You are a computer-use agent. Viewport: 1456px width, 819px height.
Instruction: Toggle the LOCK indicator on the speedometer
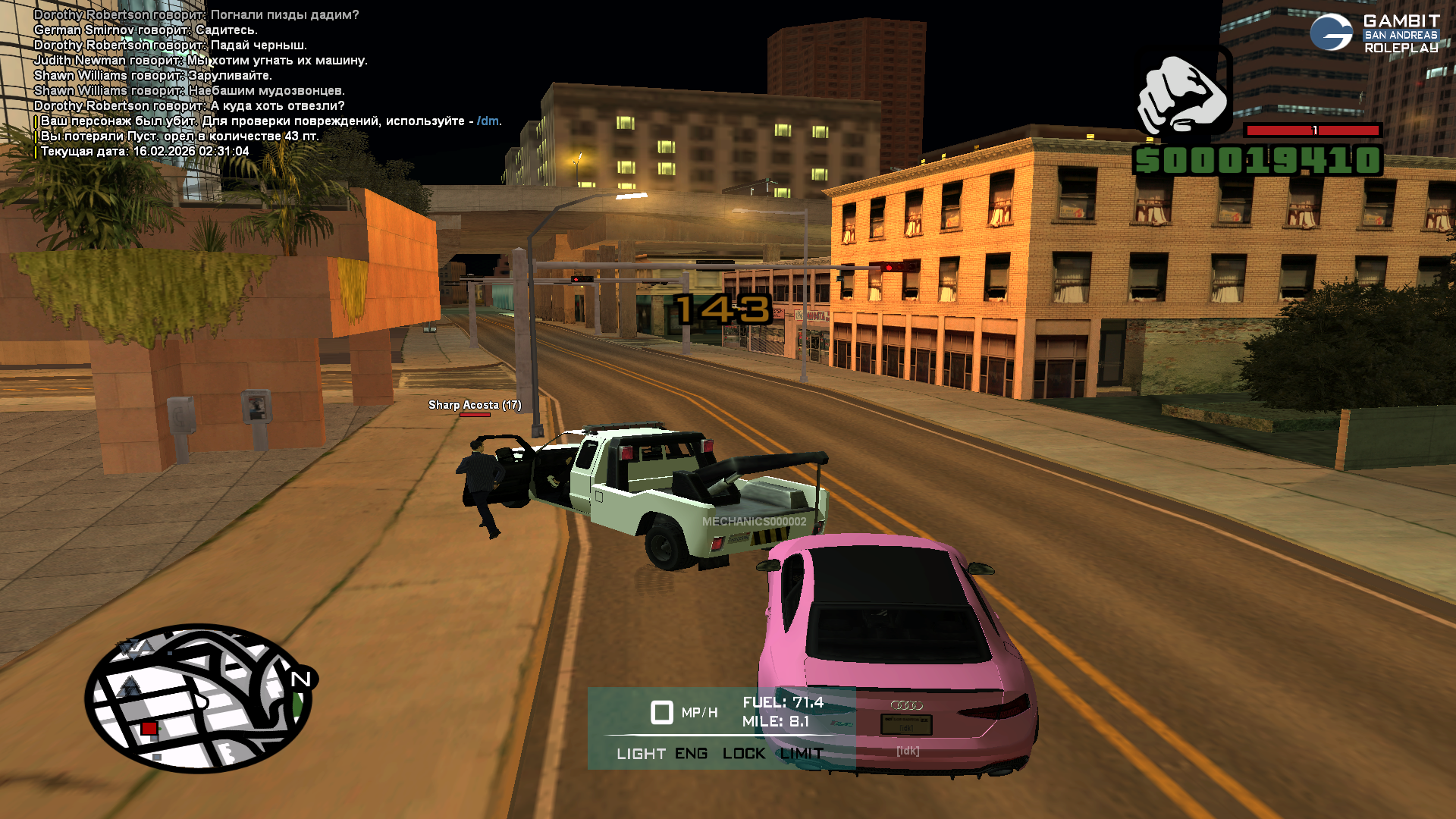point(744,754)
